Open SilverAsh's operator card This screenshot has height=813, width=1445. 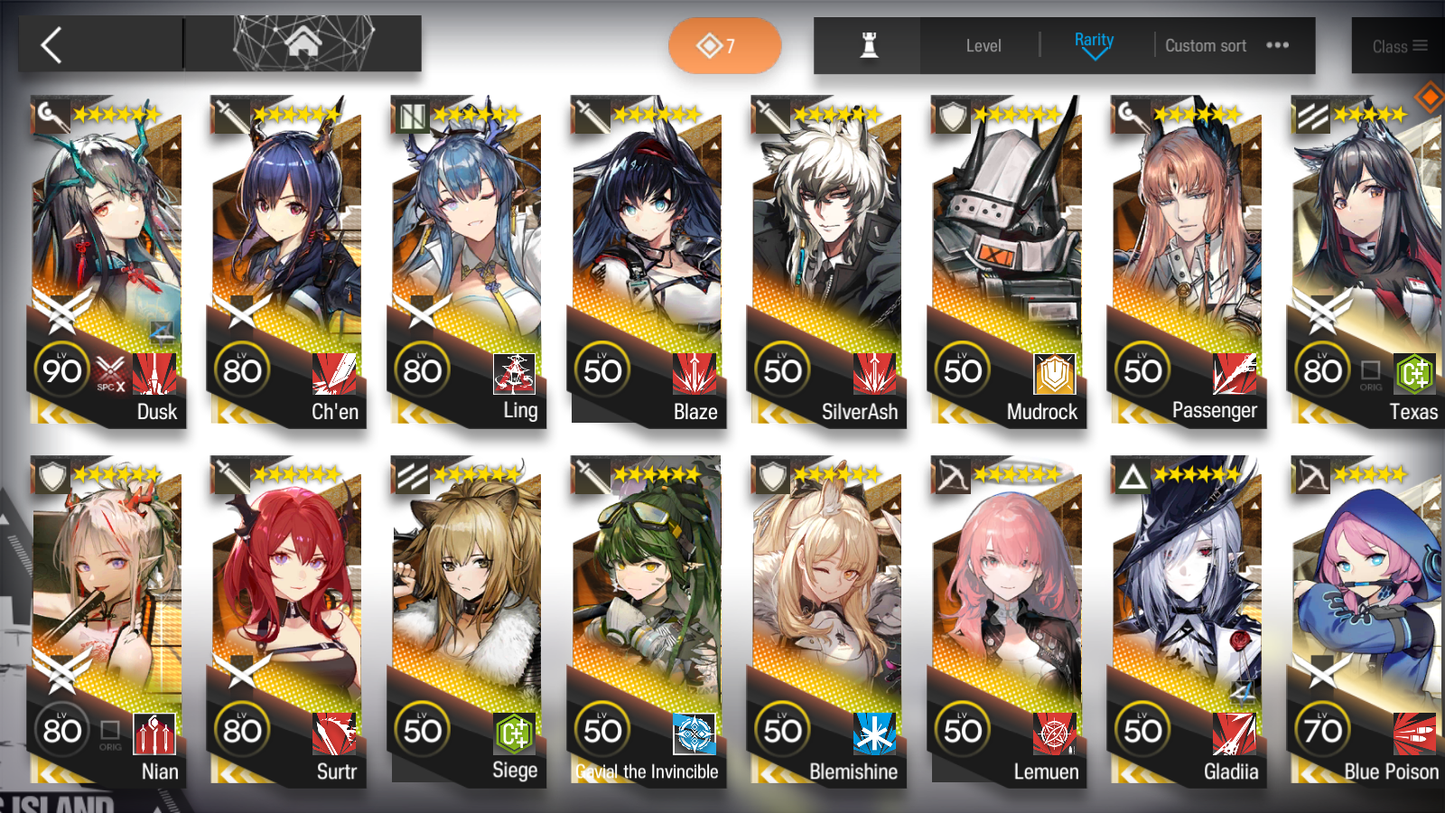pyautogui.click(x=827, y=260)
